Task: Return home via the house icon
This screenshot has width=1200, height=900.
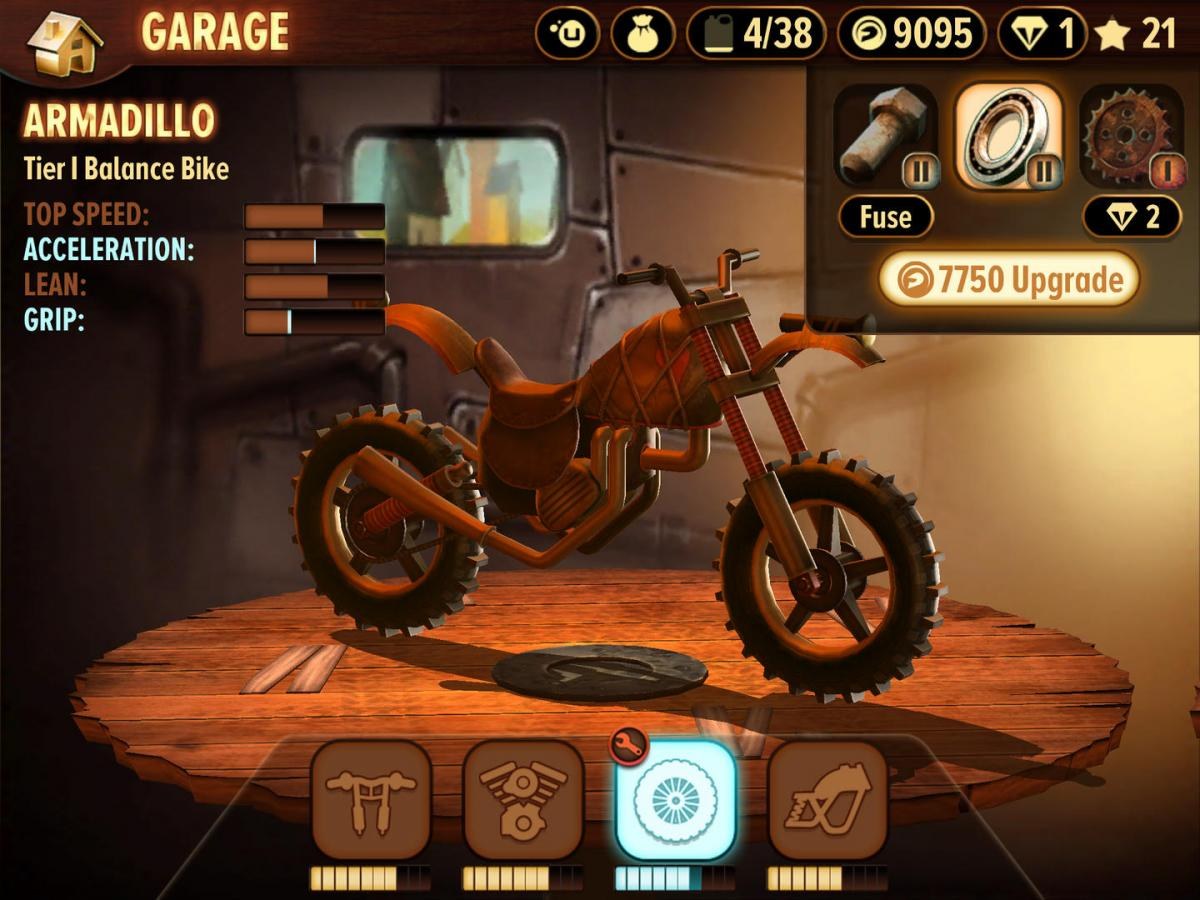Action: click(64, 42)
